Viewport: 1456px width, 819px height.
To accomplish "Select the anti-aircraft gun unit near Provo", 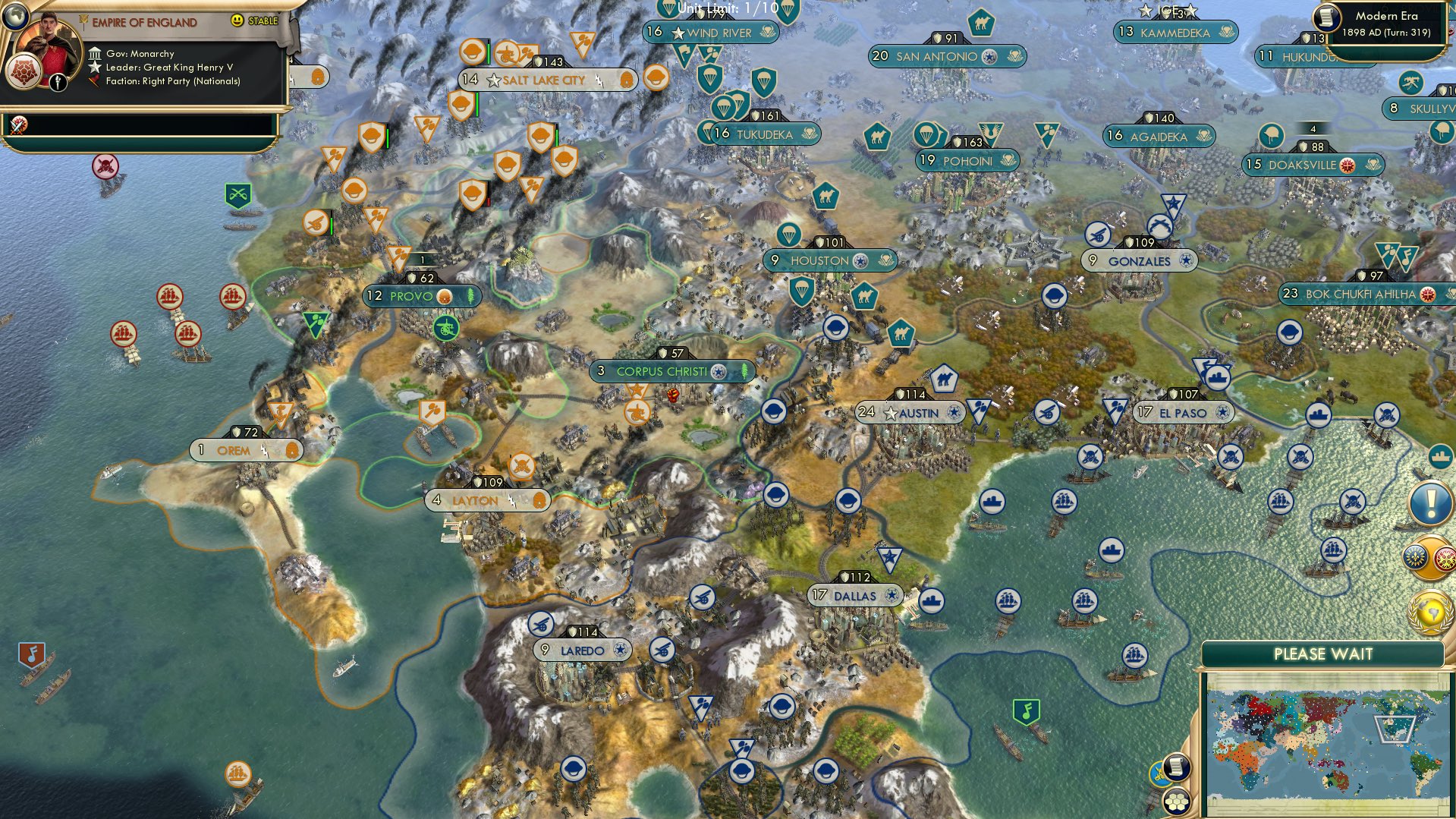I will coord(447,329).
